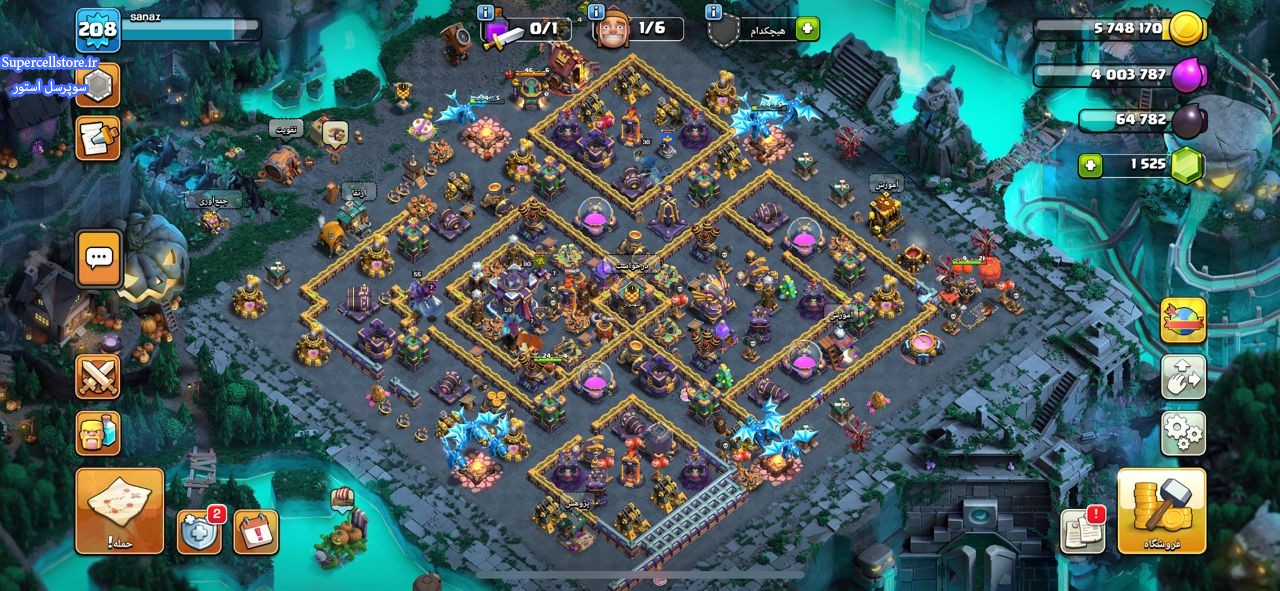Open the army overview barbarian icon
Image resolution: width=1280 pixels, height=591 pixels.
tap(98, 433)
